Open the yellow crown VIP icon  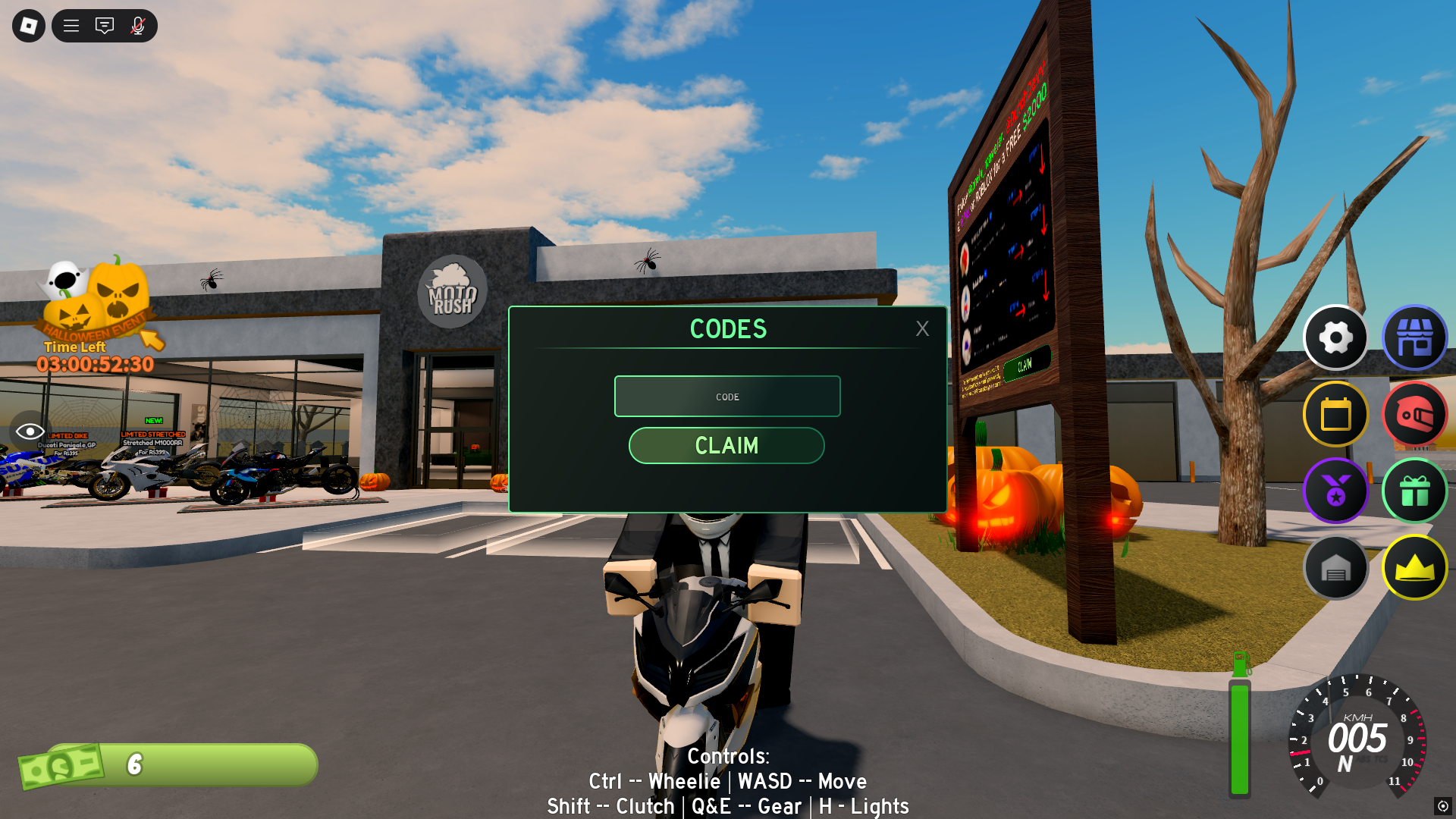coord(1415,567)
